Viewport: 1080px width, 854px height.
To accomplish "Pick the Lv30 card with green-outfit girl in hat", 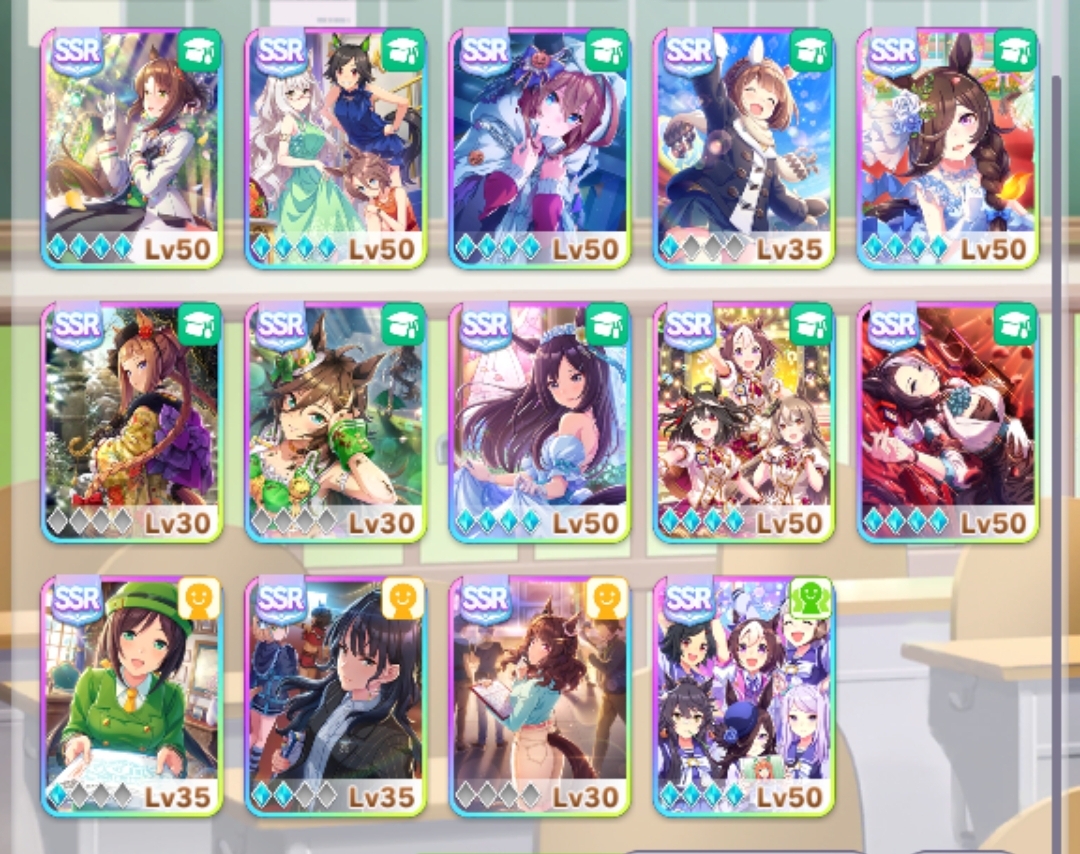I will coord(336,422).
